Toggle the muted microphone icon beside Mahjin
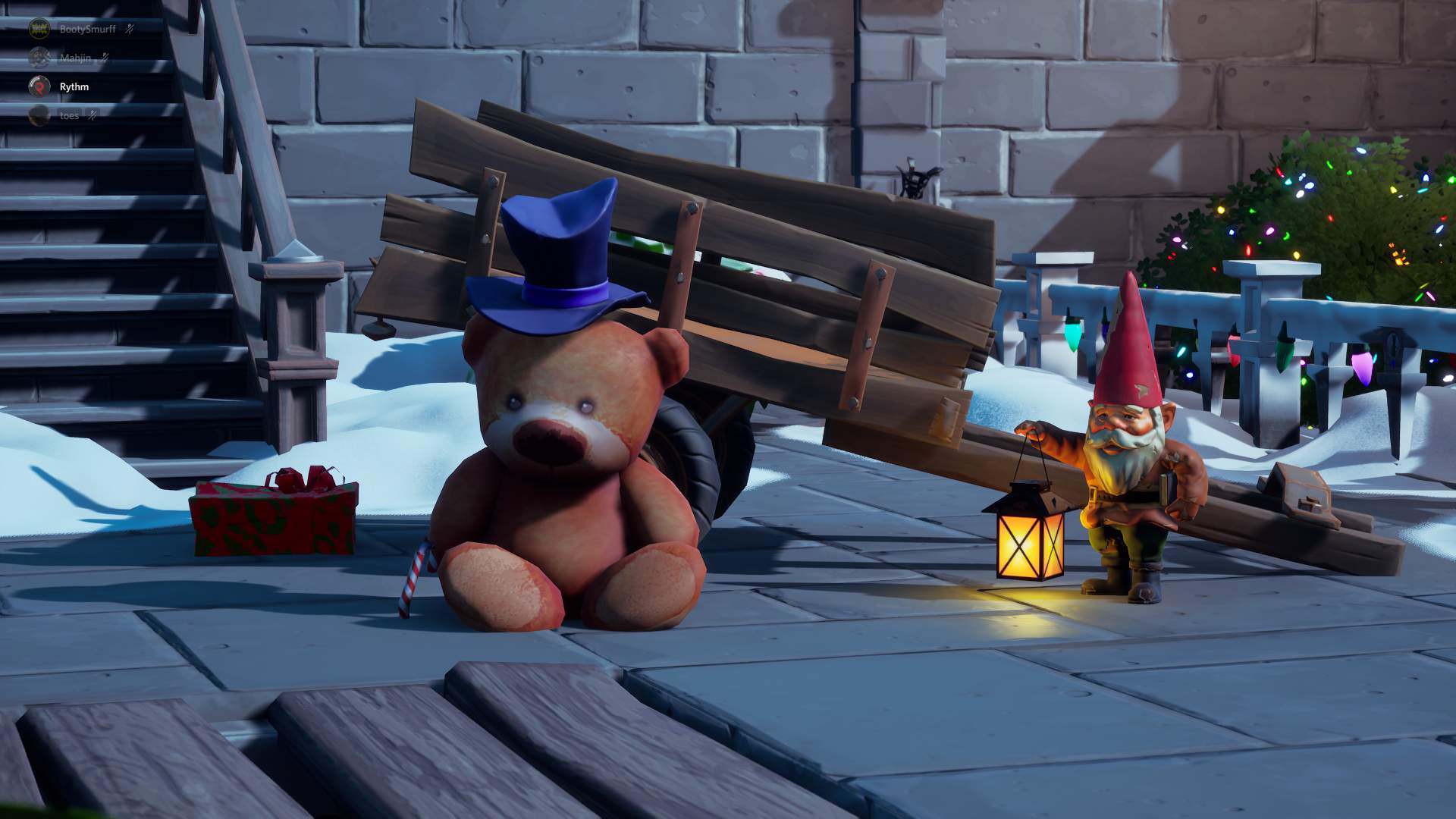This screenshot has height=819, width=1456. click(105, 57)
